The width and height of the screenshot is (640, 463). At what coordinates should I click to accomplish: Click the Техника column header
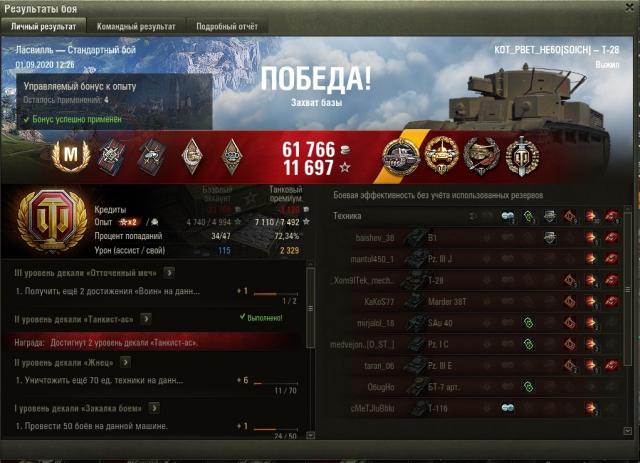[348, 216]
